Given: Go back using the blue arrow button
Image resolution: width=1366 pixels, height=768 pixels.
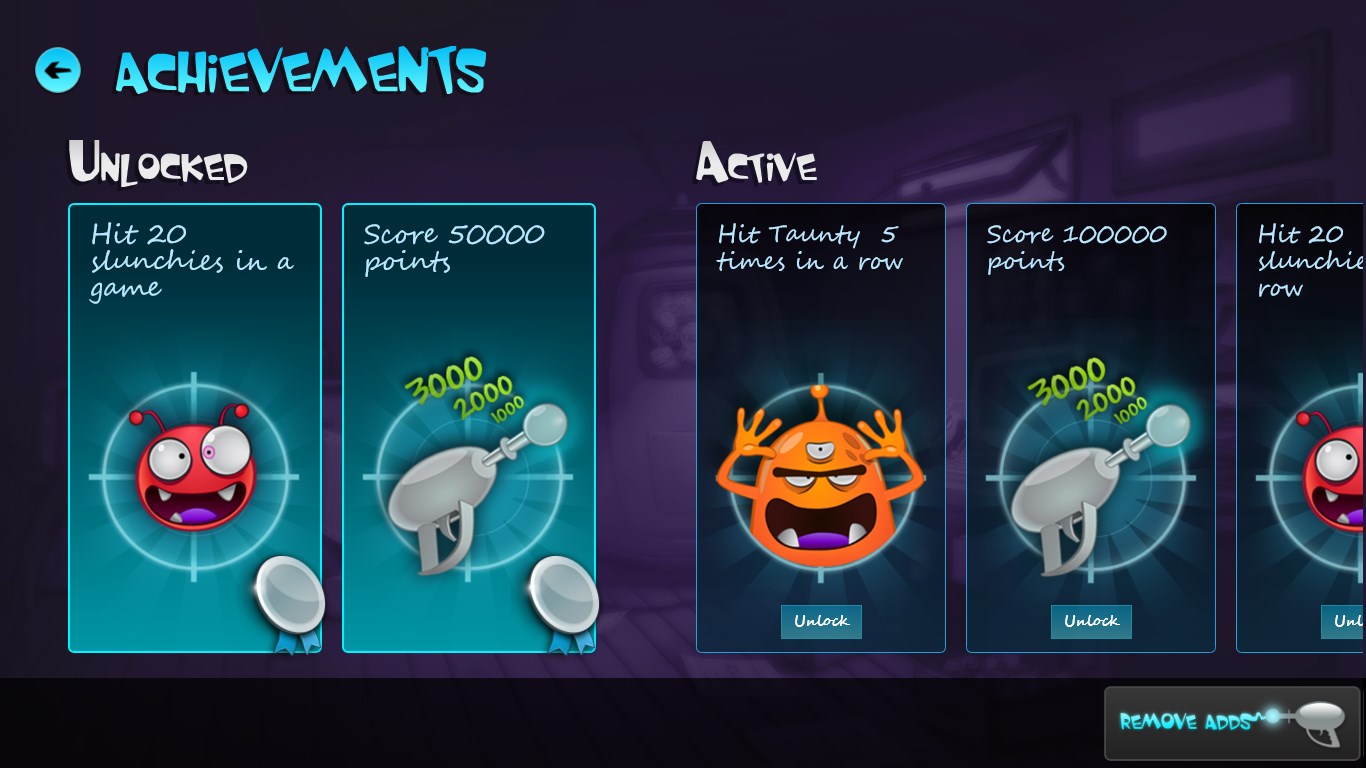Looking at the screenshot, I should (x=58, y=71).
